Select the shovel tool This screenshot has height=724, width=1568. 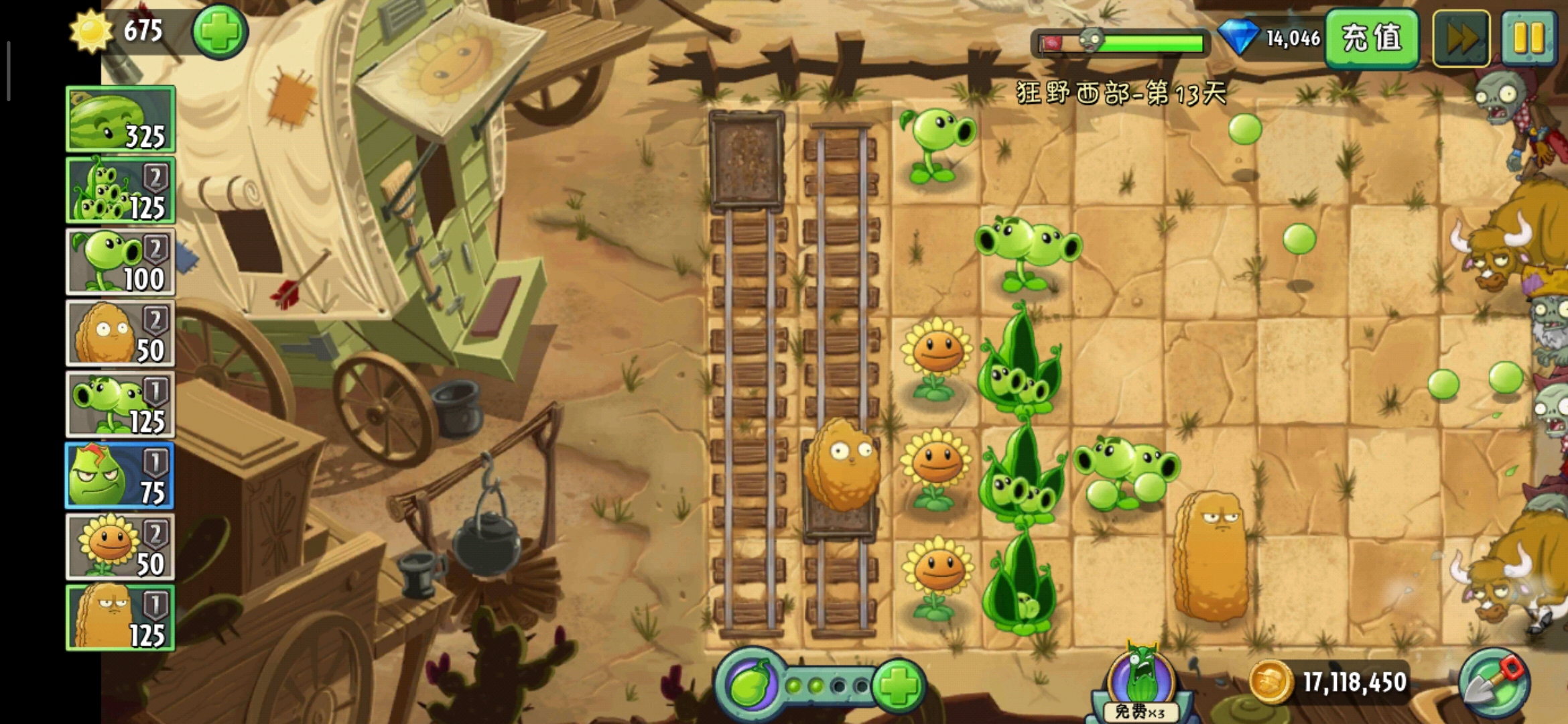tap(1494, 684)
